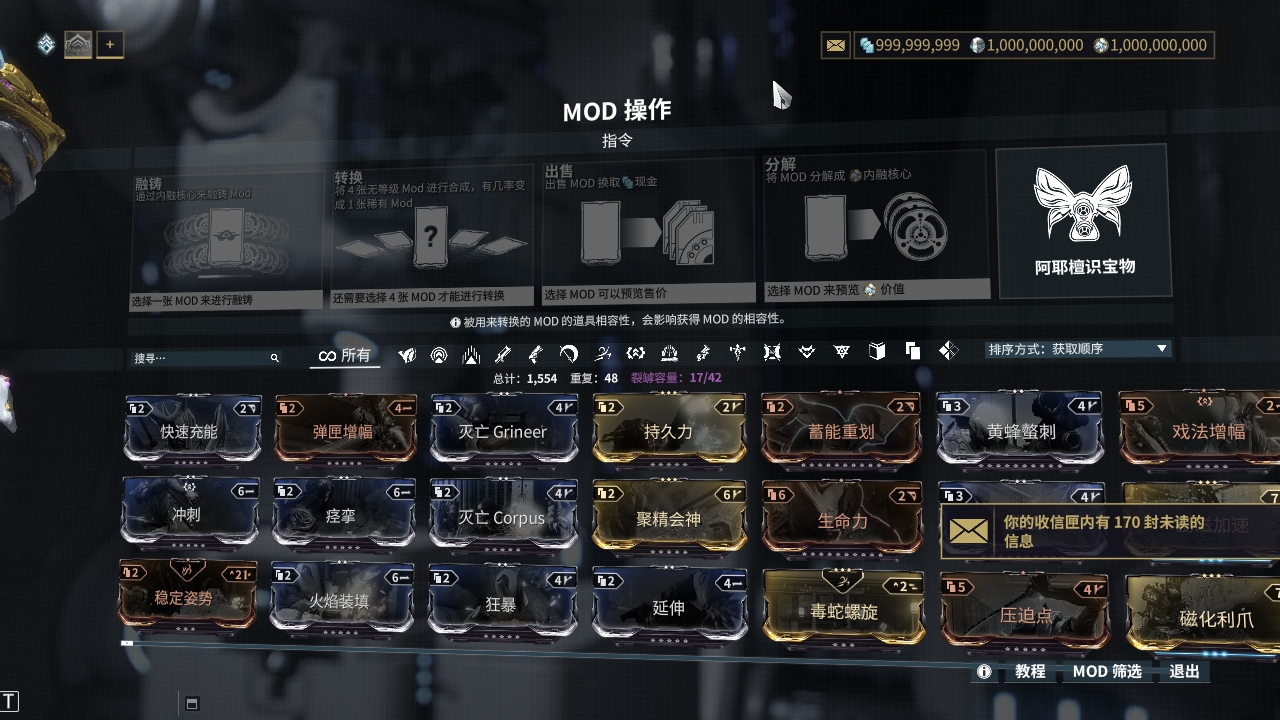Choose the Sell (出售) mod operation

(647, 231)
